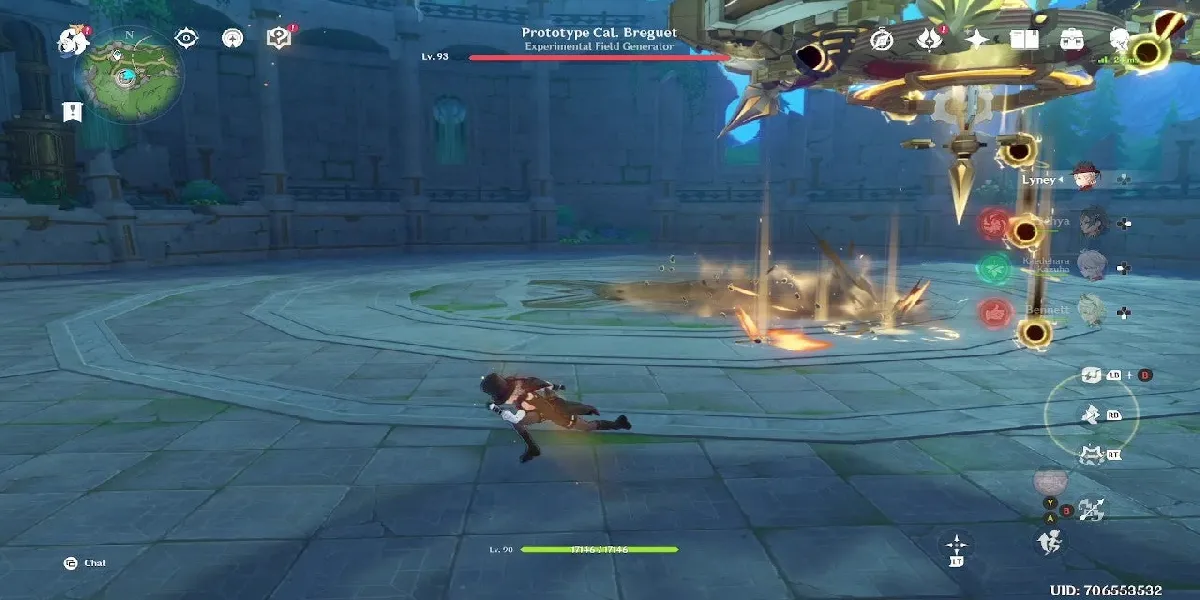
Task: Open the quest banner icon below Paimon
Action: pyautogui.click(x=72, y=111)
